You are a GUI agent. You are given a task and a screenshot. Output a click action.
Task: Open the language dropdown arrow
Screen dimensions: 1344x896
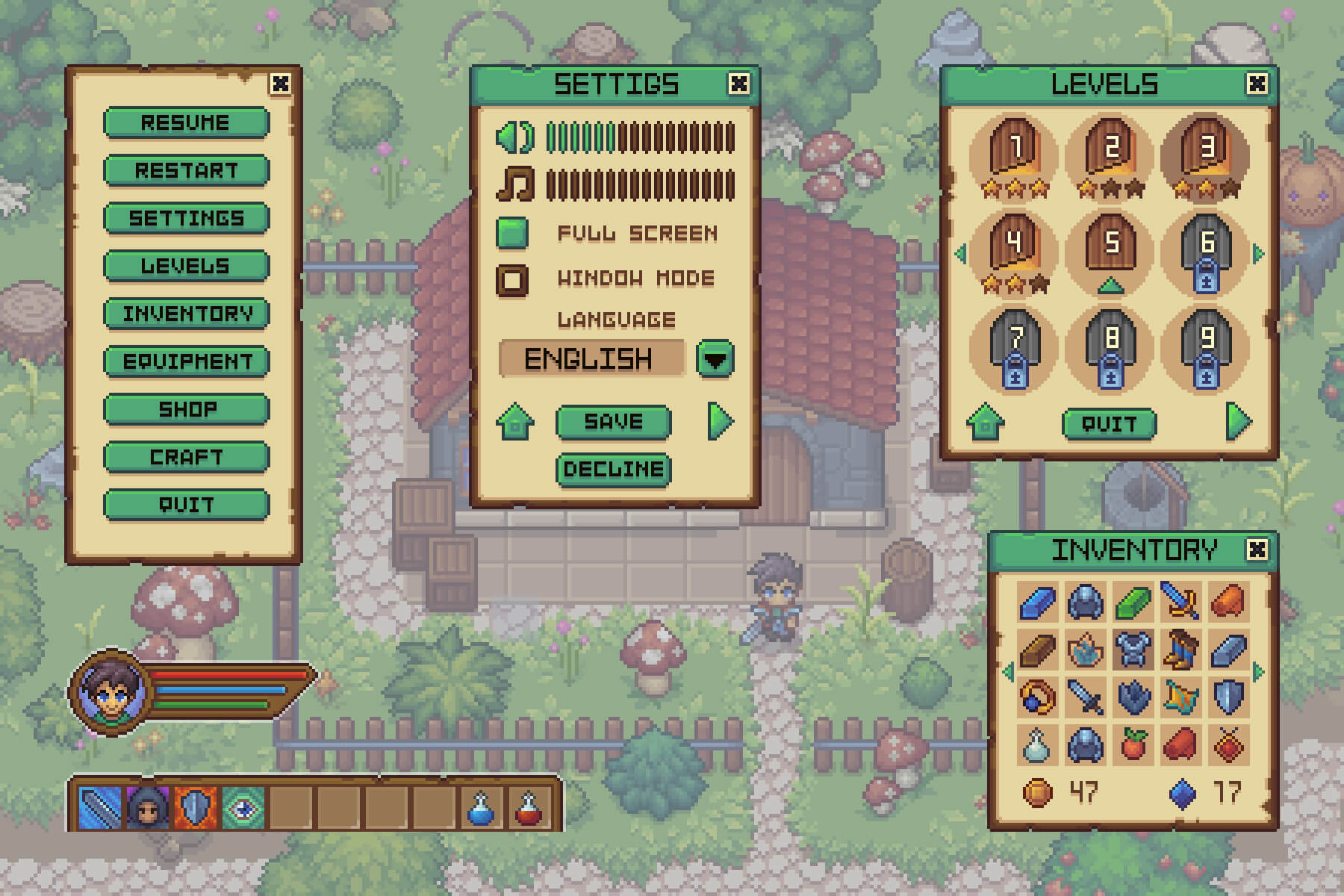coord(715,359)
